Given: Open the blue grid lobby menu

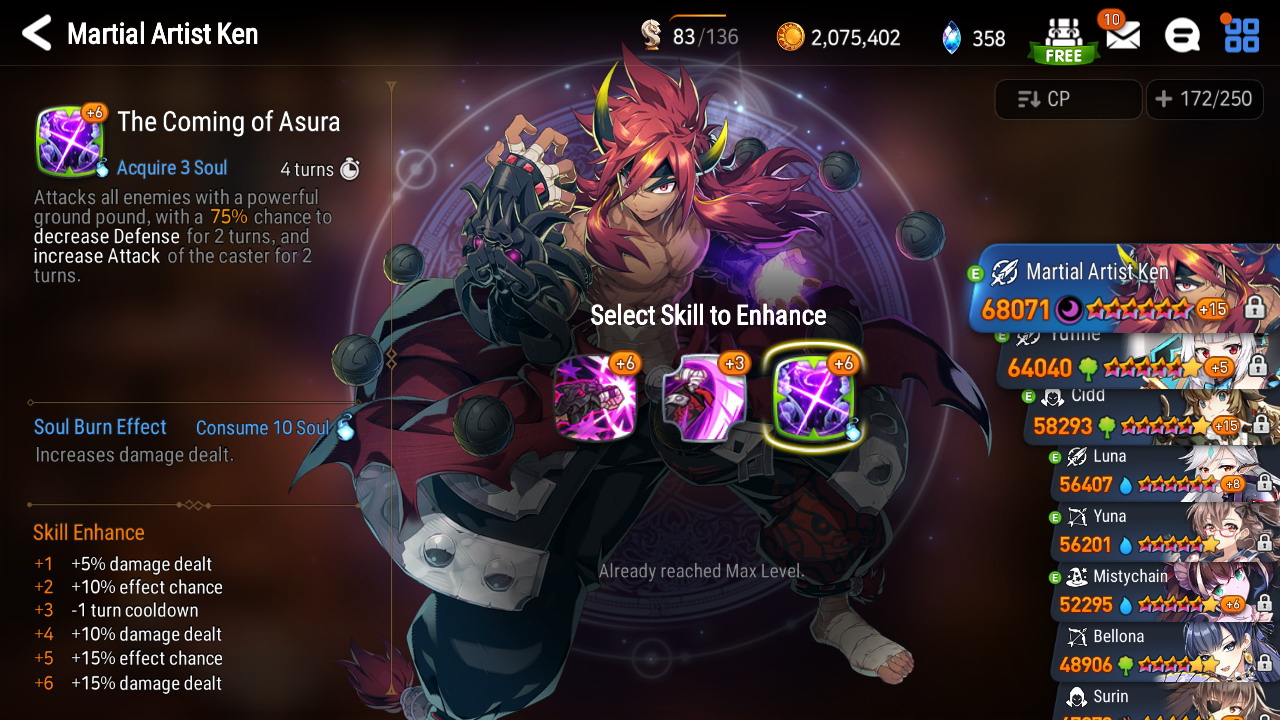Looking at the screenshot, I should point(1241,34).
